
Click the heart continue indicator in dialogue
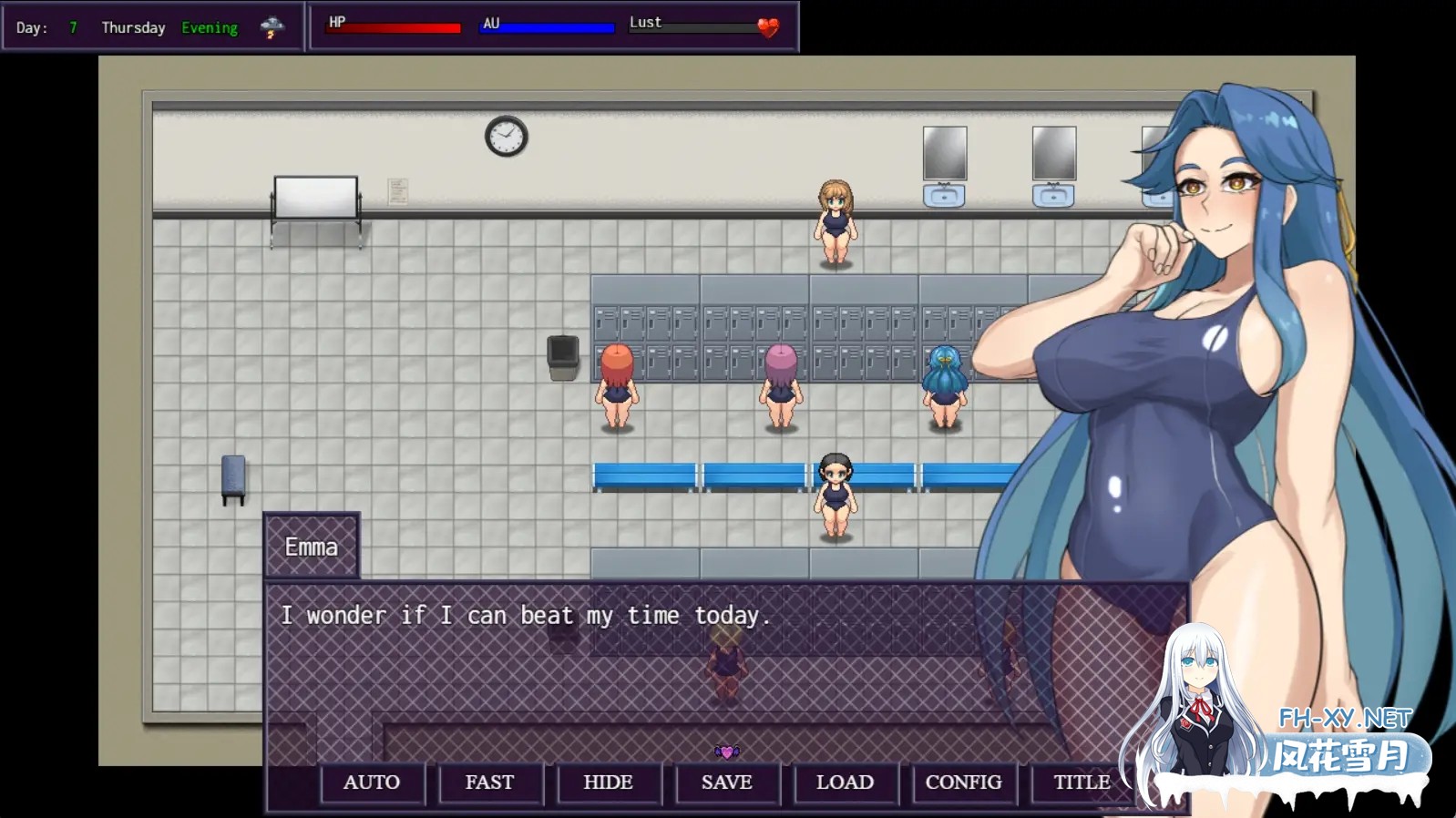[x=727, y=752]
